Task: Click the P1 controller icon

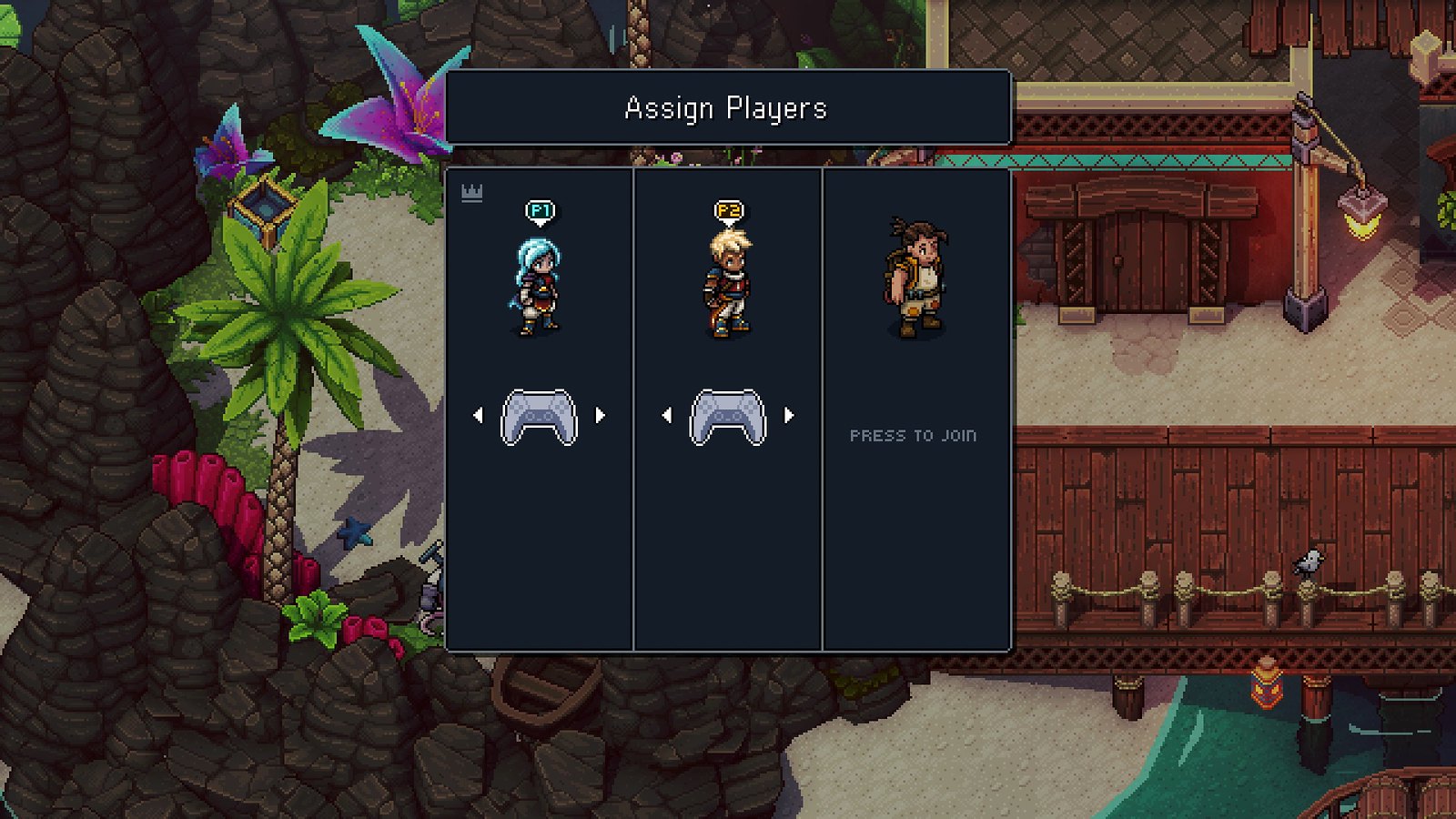Action: tap(540, 418)
